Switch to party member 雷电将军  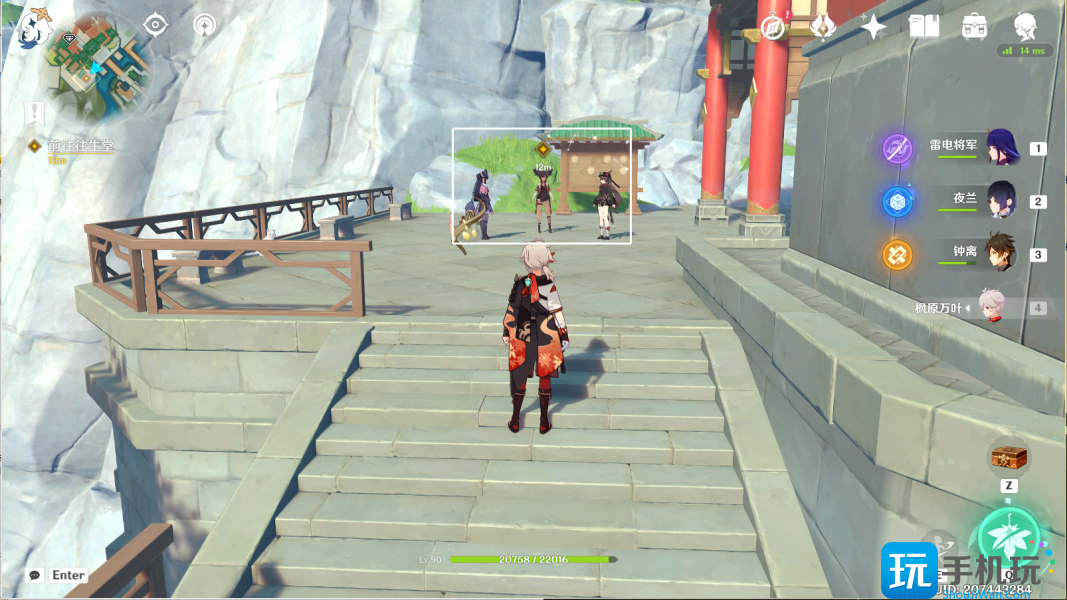(x=1001, y=148)
